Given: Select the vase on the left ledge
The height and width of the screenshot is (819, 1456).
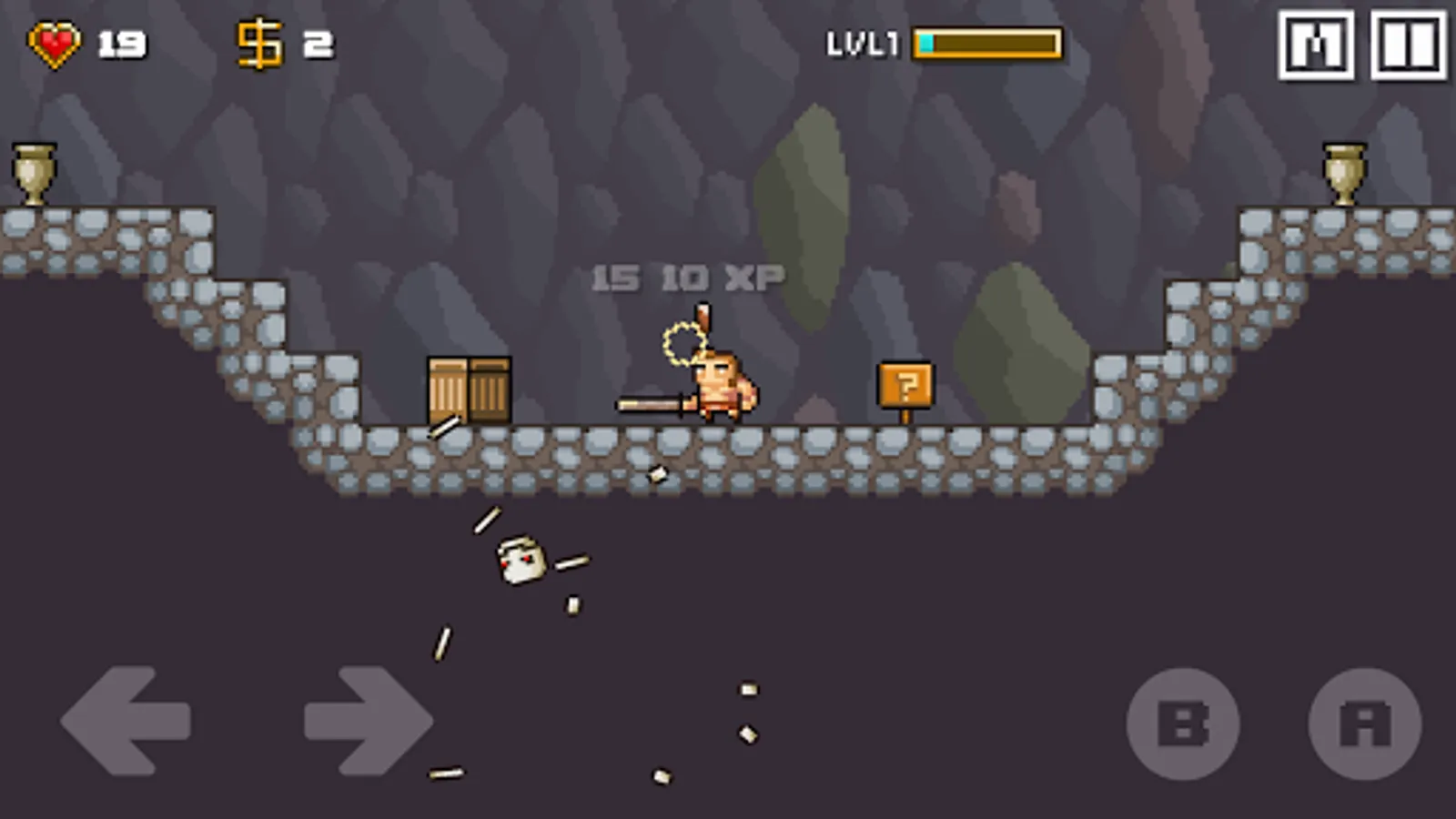Looking at the screenshot, I should tap(35, 173).
